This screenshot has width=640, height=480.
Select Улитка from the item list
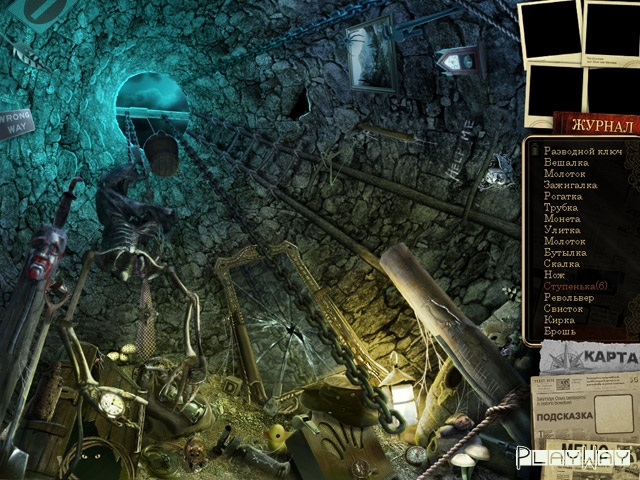click(562, 230)
